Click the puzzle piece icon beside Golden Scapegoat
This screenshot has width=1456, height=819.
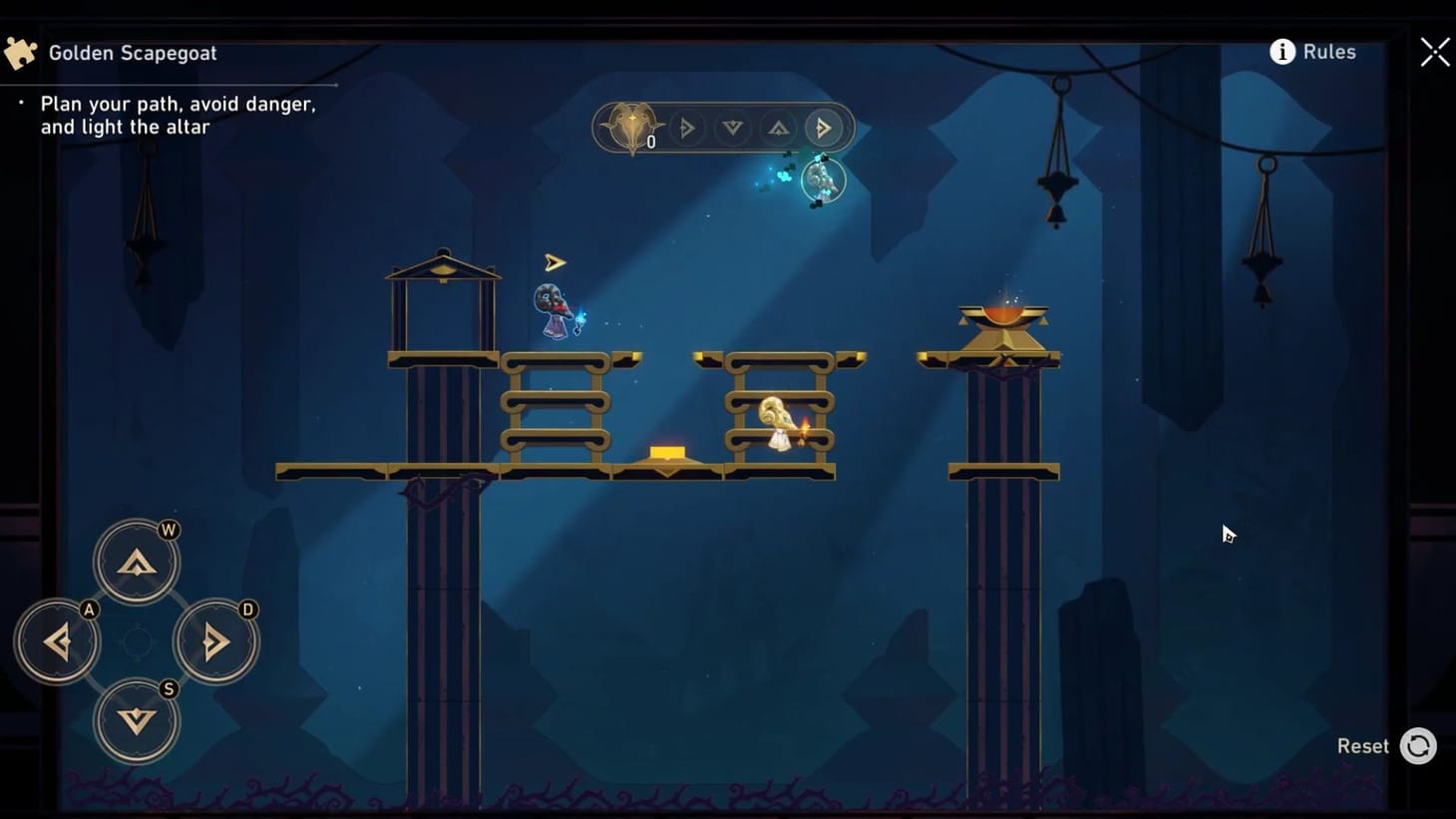click(20, 51)
